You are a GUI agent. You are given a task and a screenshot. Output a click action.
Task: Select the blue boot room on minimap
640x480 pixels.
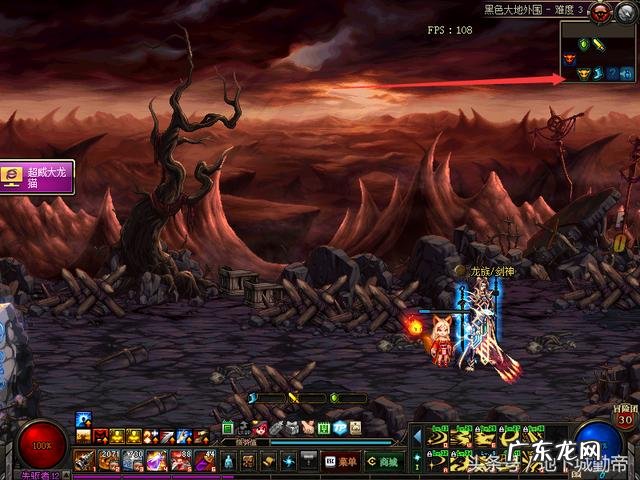pos(600,74)
